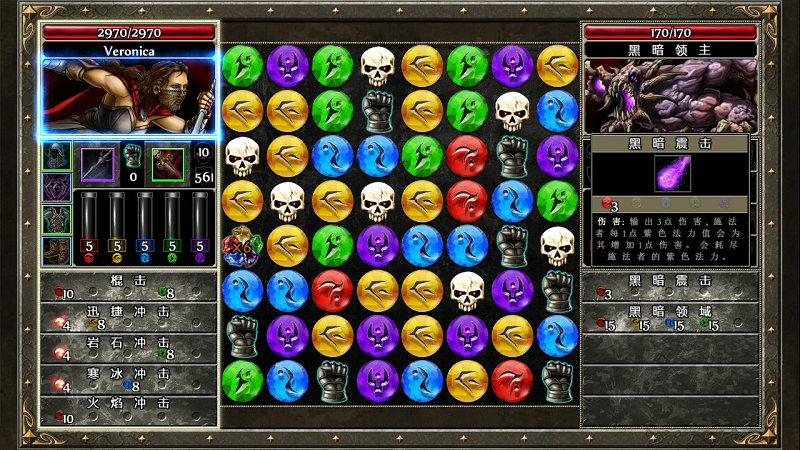
Task: Cast the 火焰冲击 spell
Action: click(x=130, y=410)
